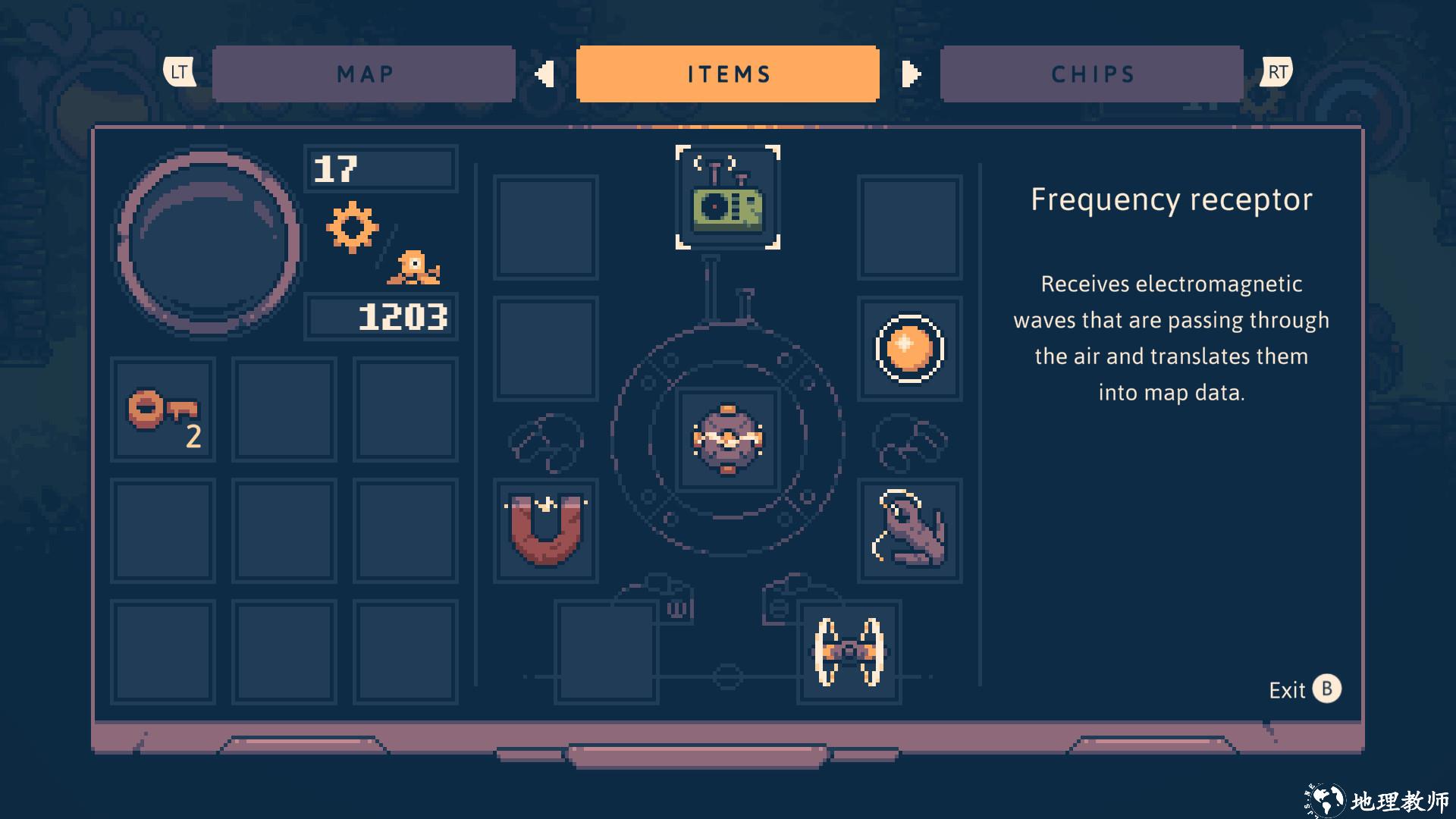Choose the twin-coil device item
This screenshot has width=1456, height=819.
click(x=849, y=651)
